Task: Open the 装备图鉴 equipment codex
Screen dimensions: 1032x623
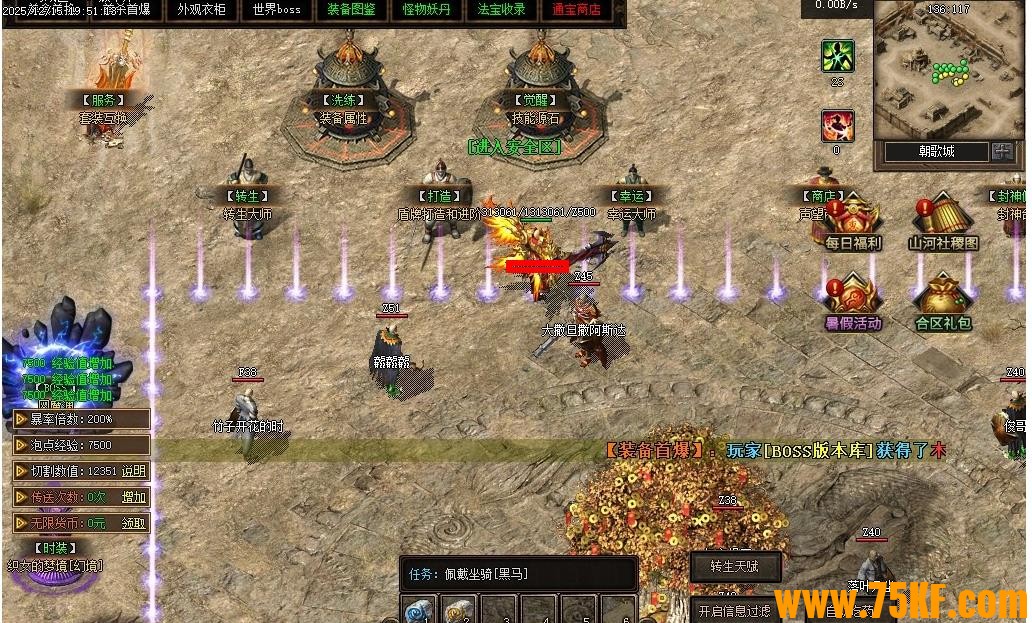Action: (x=351, y=10)
